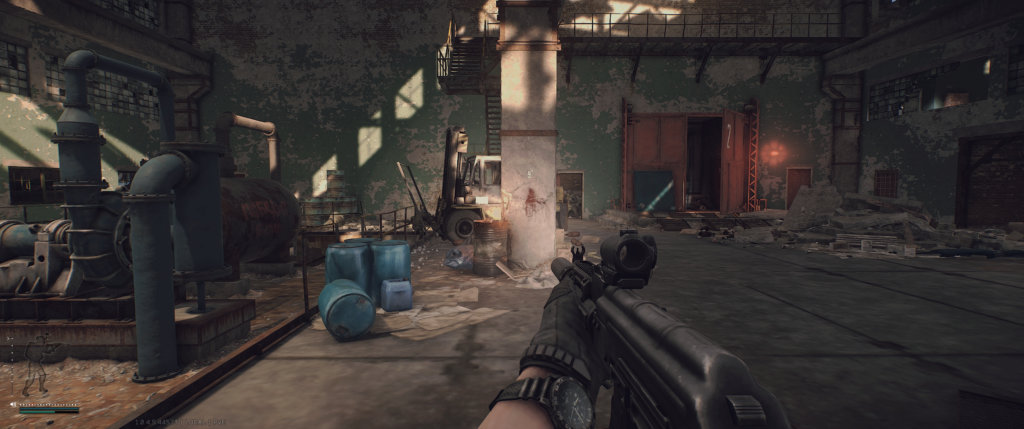Screen dimensions: 1024x429
Task: Click the speaker noise-level icon
Action: [14, 404]
